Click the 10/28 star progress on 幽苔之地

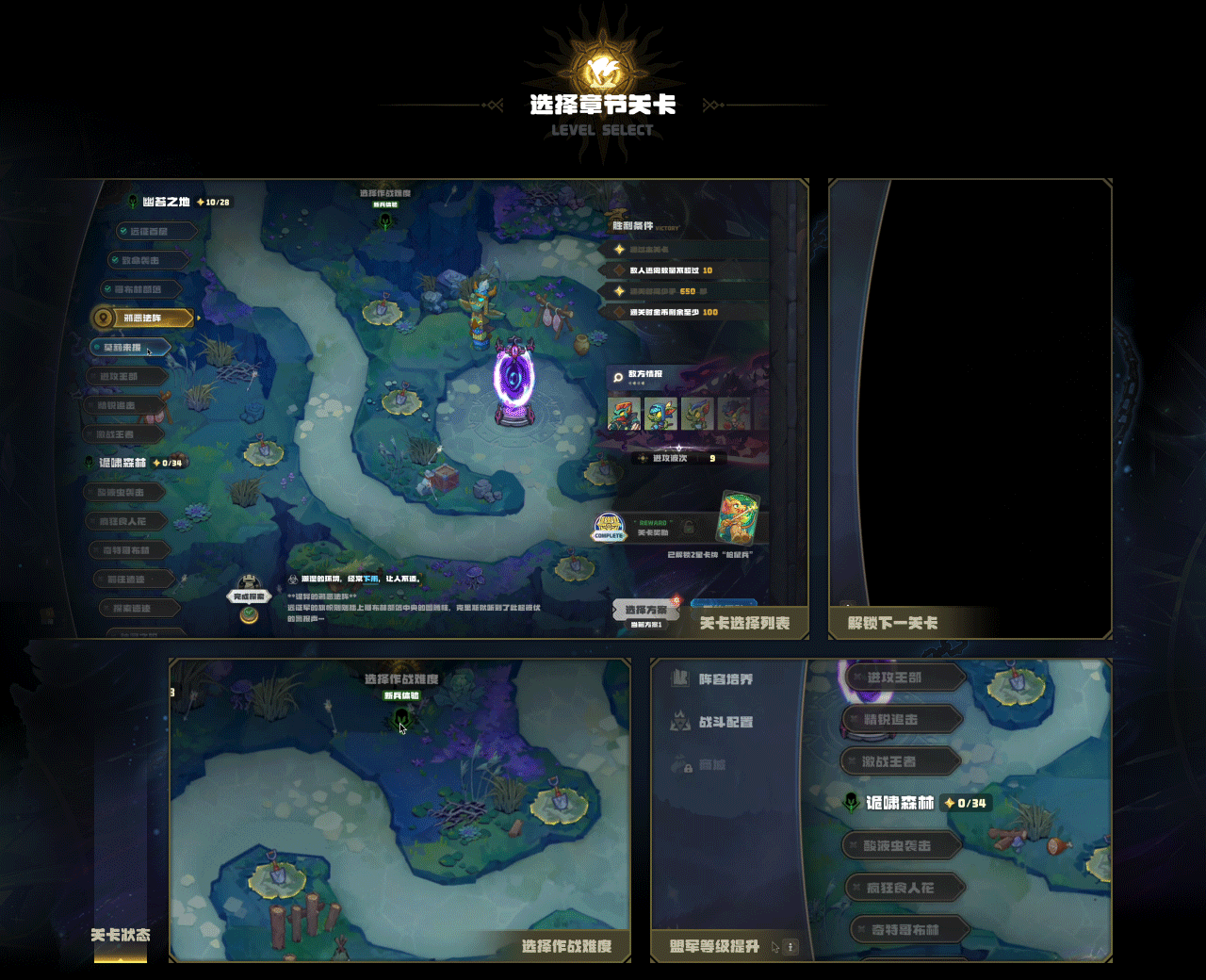215,202
